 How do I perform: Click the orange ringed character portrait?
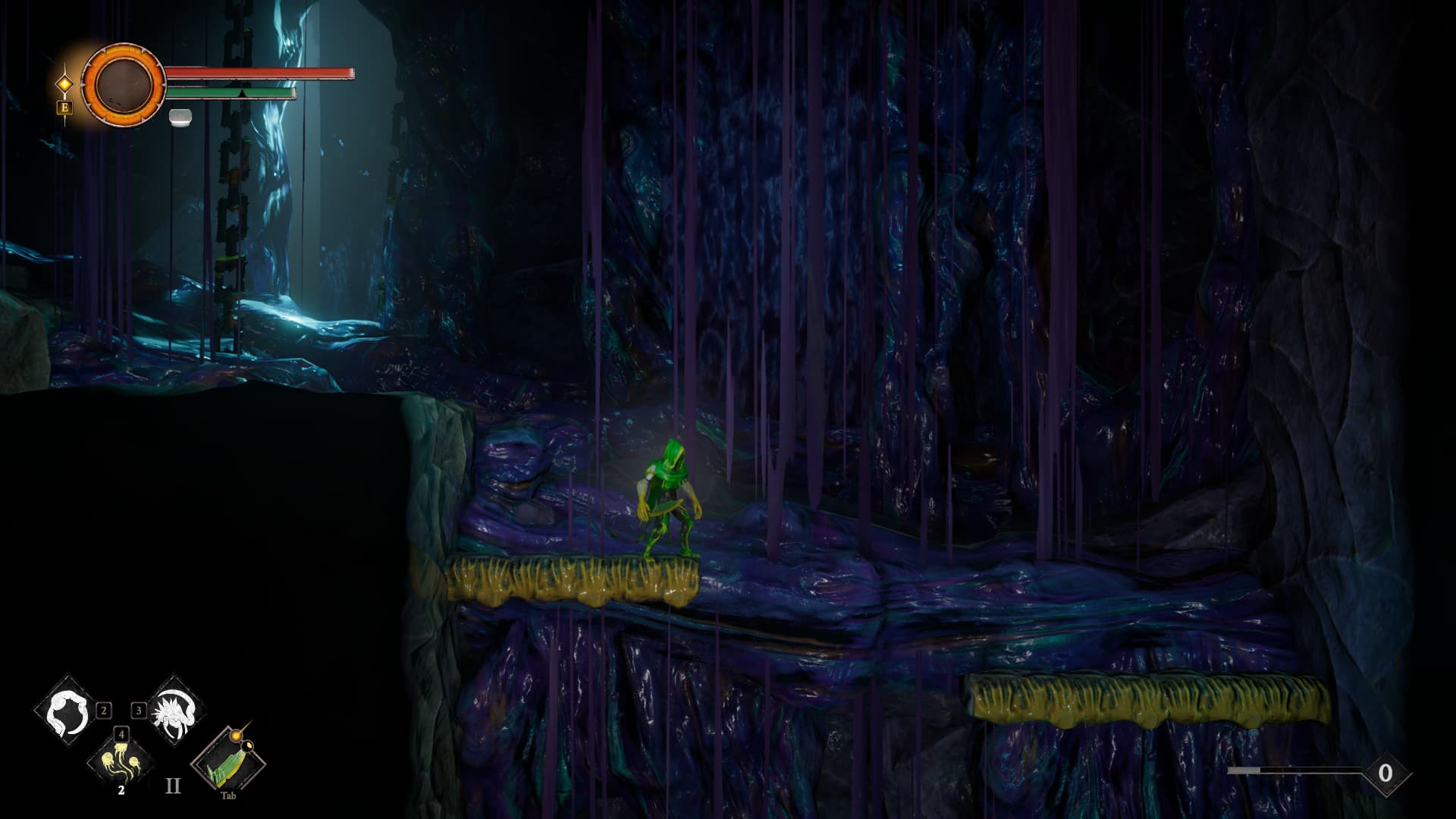tap(123, 83)
